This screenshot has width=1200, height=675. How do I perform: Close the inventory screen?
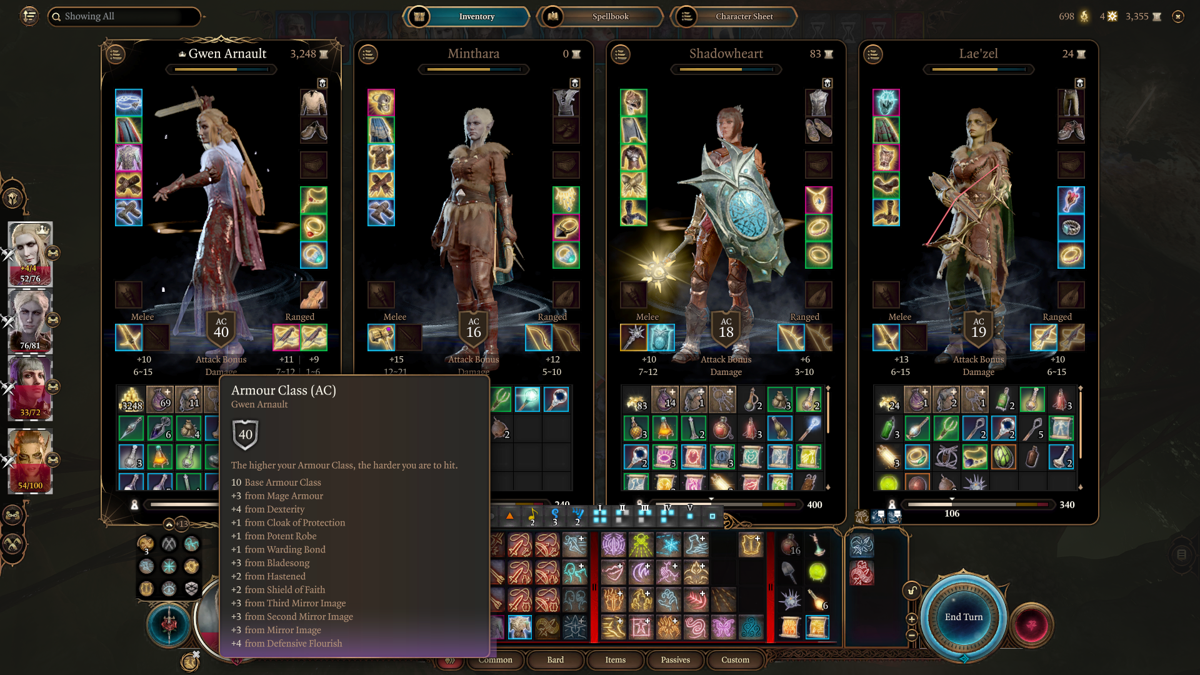tap(1178, 16)
